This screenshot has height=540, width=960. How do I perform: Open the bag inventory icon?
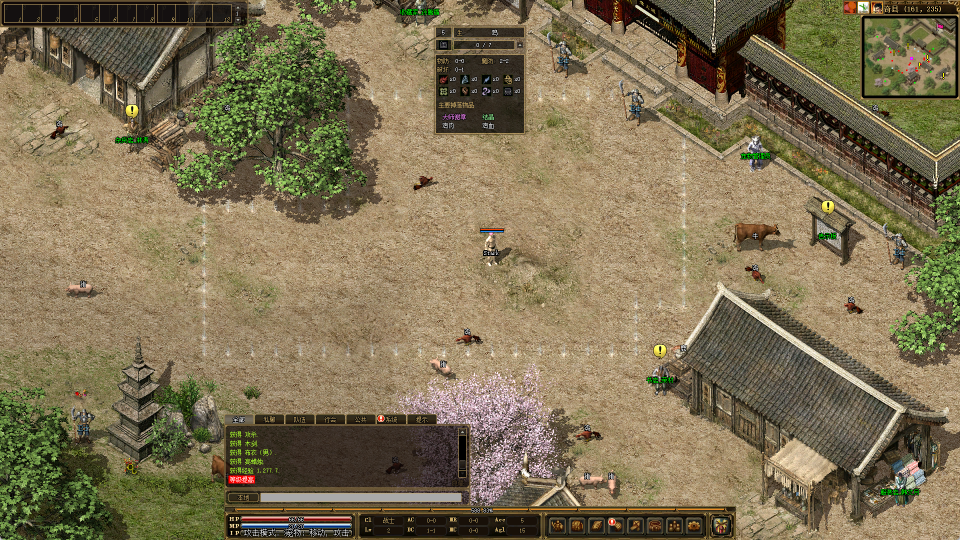tap(576, 525)
